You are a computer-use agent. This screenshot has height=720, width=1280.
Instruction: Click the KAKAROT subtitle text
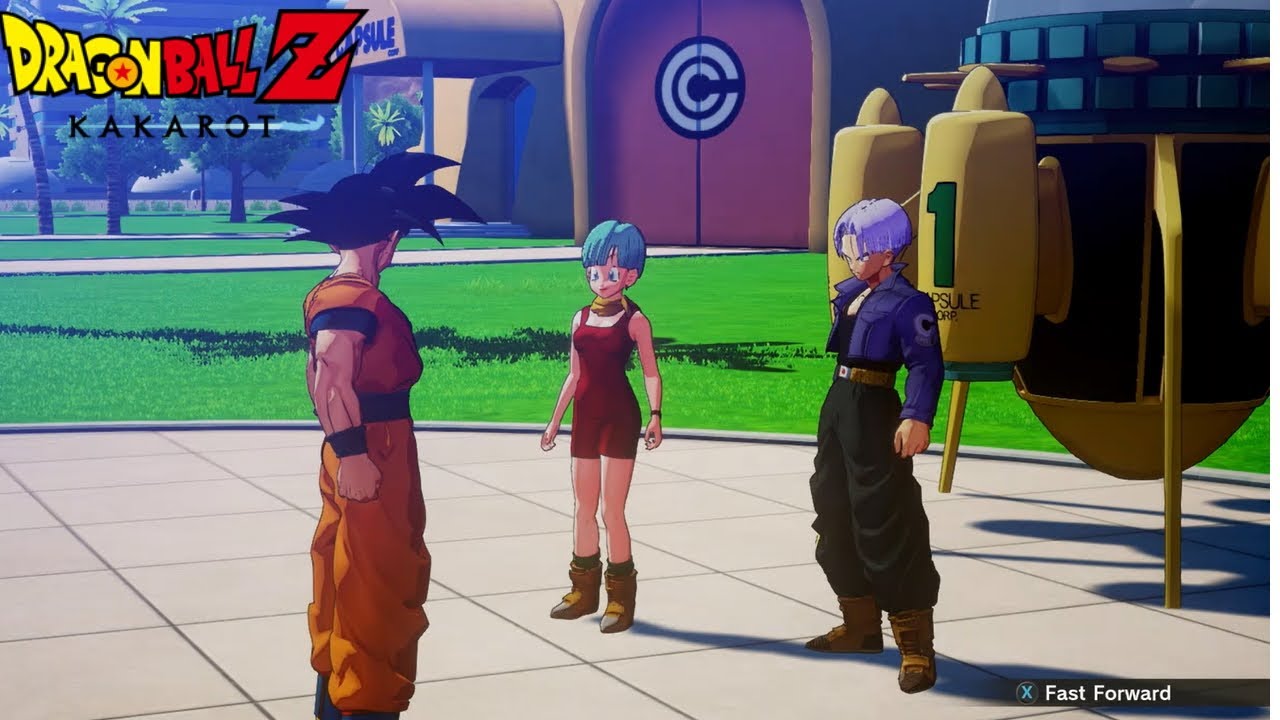tap(170, 125)
